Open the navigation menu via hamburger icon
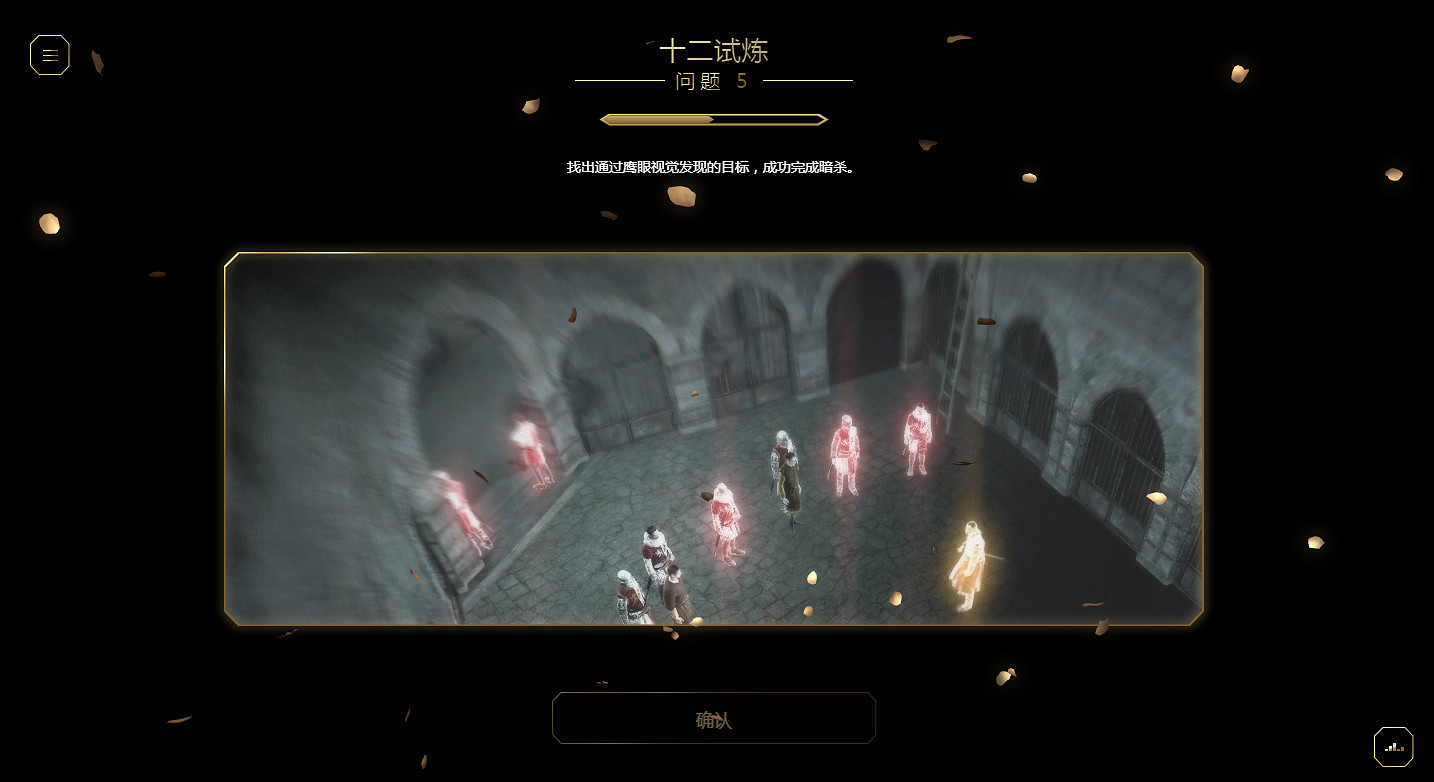Screen dimensions: 1434x782 pyautogui.click(x=49, y=55)
